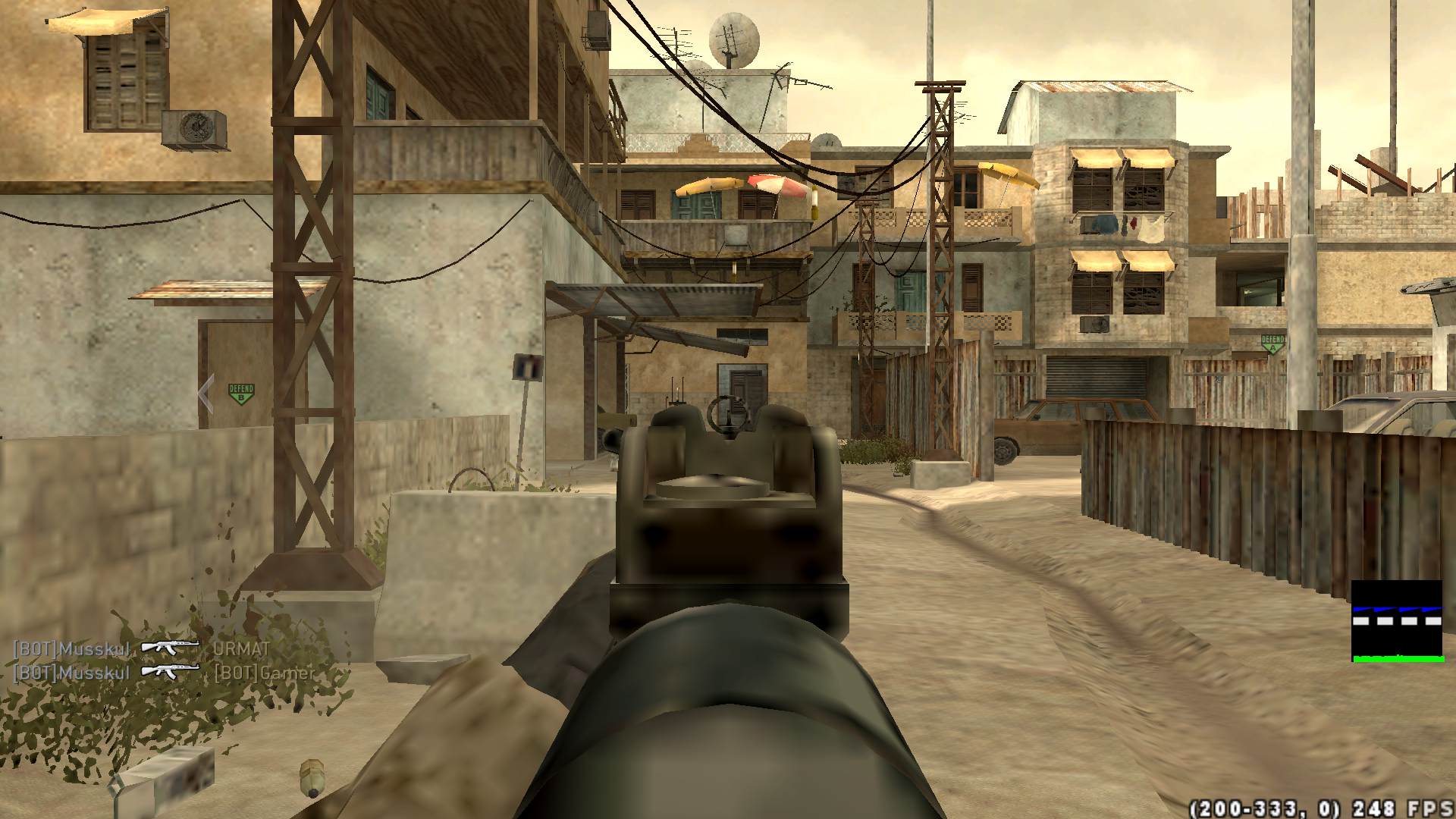Click the black lagometer network graph
The width and height of the screenshot is (1456, 819).
[1397, 621]
